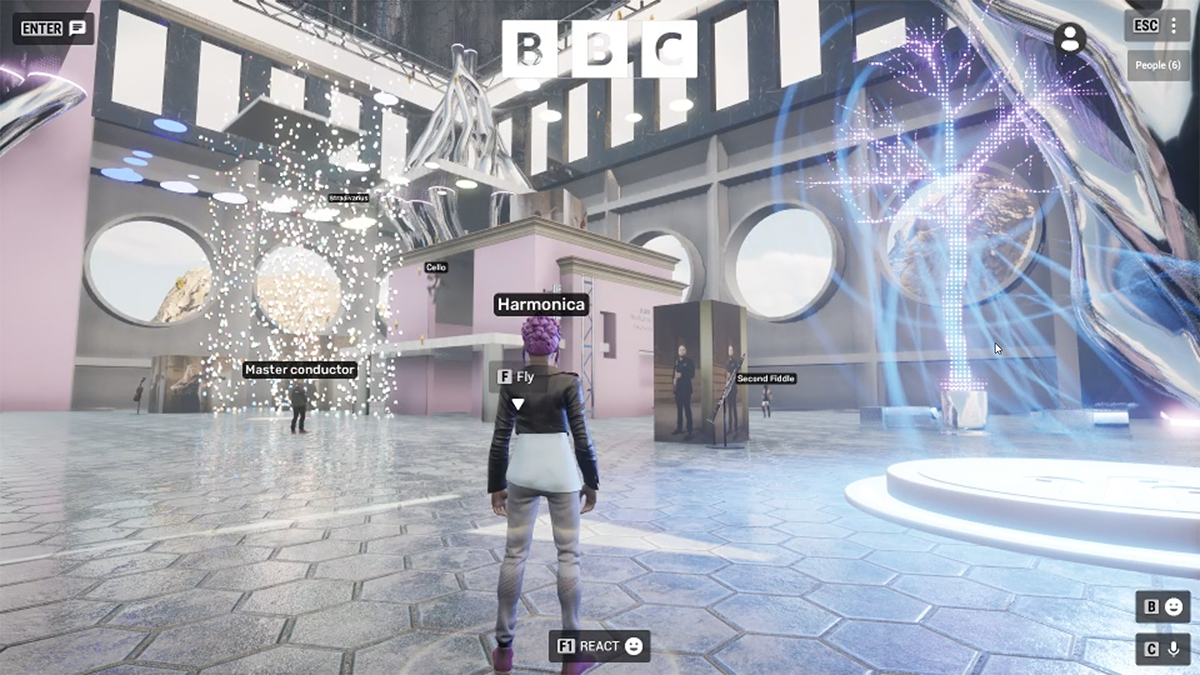Show the People (6) list

pos(1158,65)
